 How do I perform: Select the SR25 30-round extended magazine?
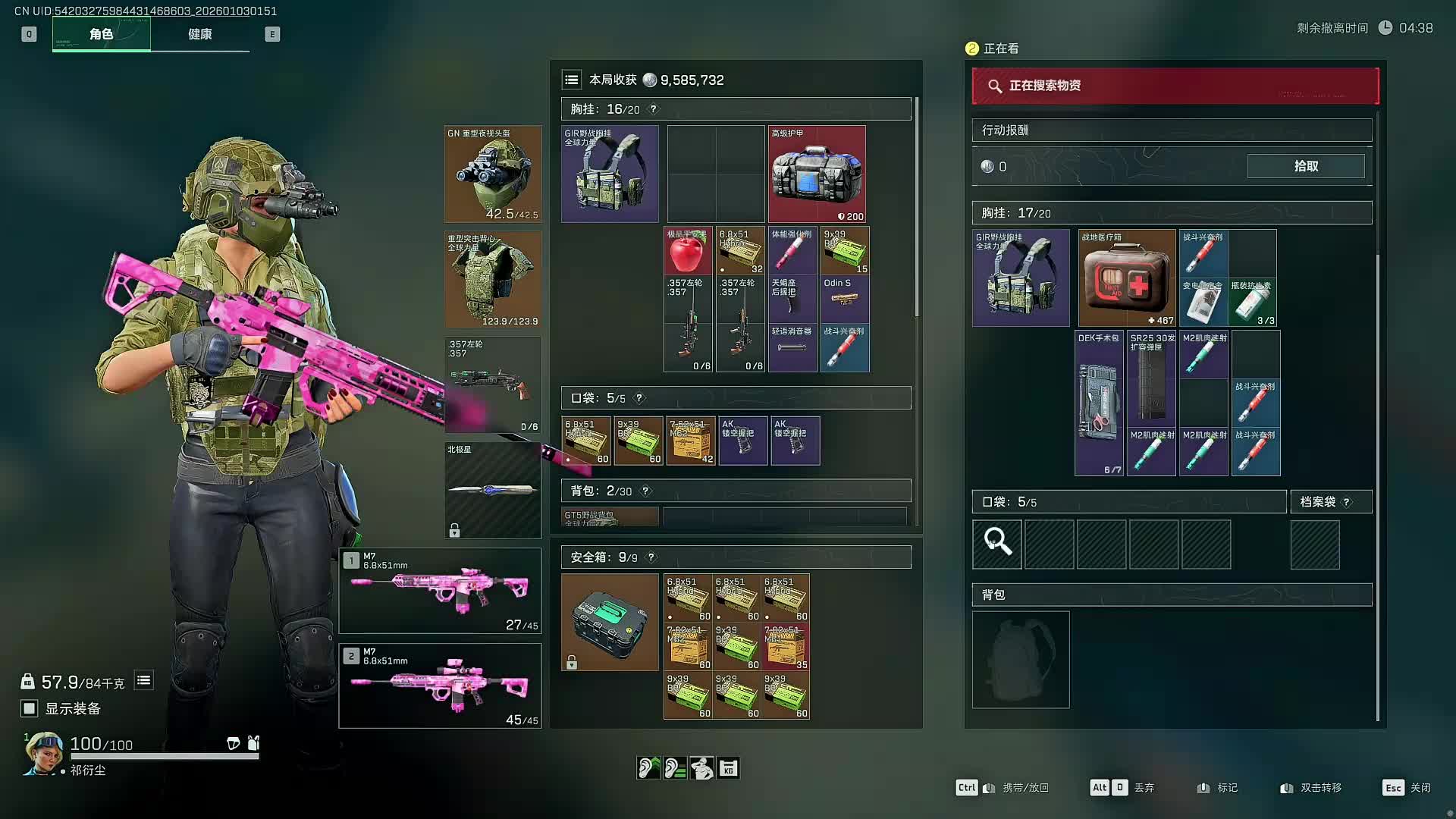pyautogui.click(x=1151, y=378)
